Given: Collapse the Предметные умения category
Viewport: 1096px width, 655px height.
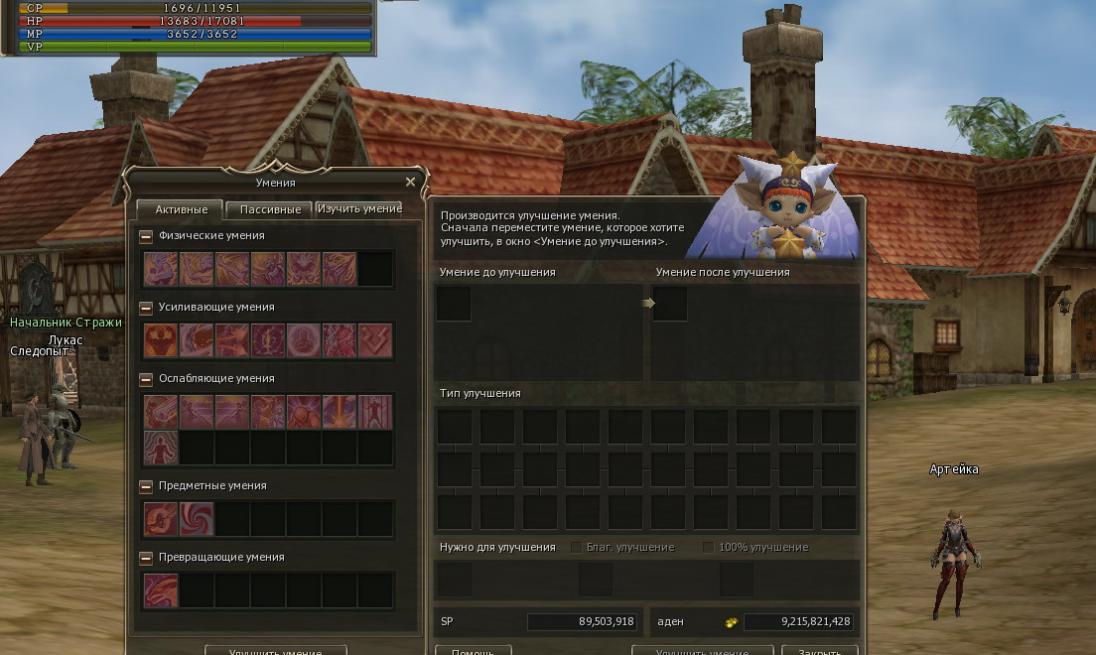Looking at the screenshot, I should pos(146,486).
